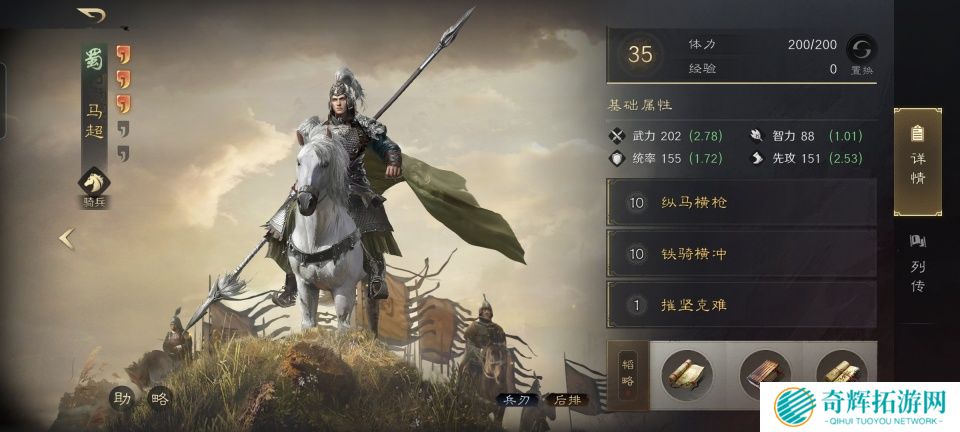
Task: Open the 助 button under the general
Action: (x=122, y=397)
